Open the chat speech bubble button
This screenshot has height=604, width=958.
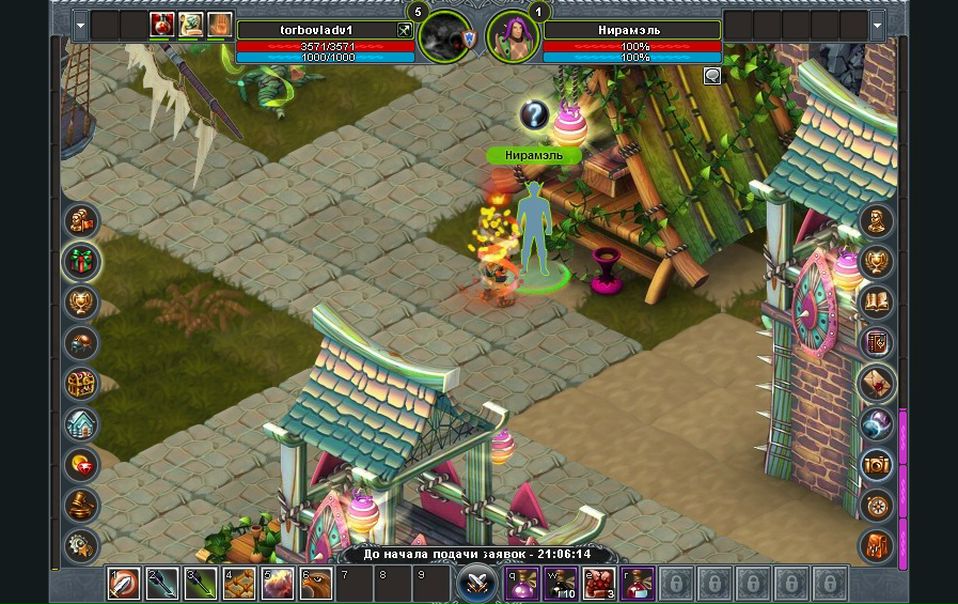click(x=712, y=75)
